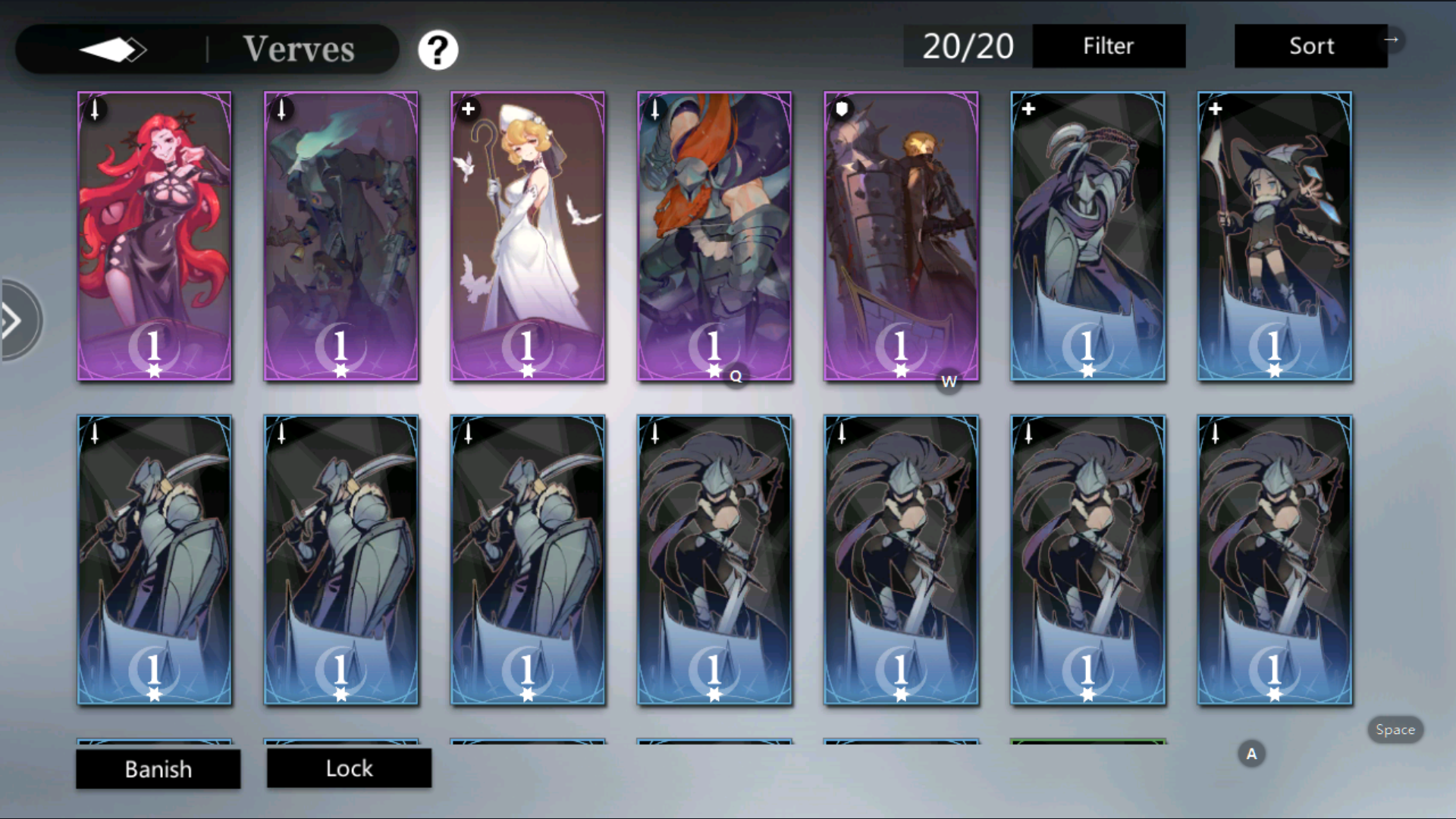Click the Lock button
Image resolution: width=1456 pixels, height=819 pixels.
349,768
